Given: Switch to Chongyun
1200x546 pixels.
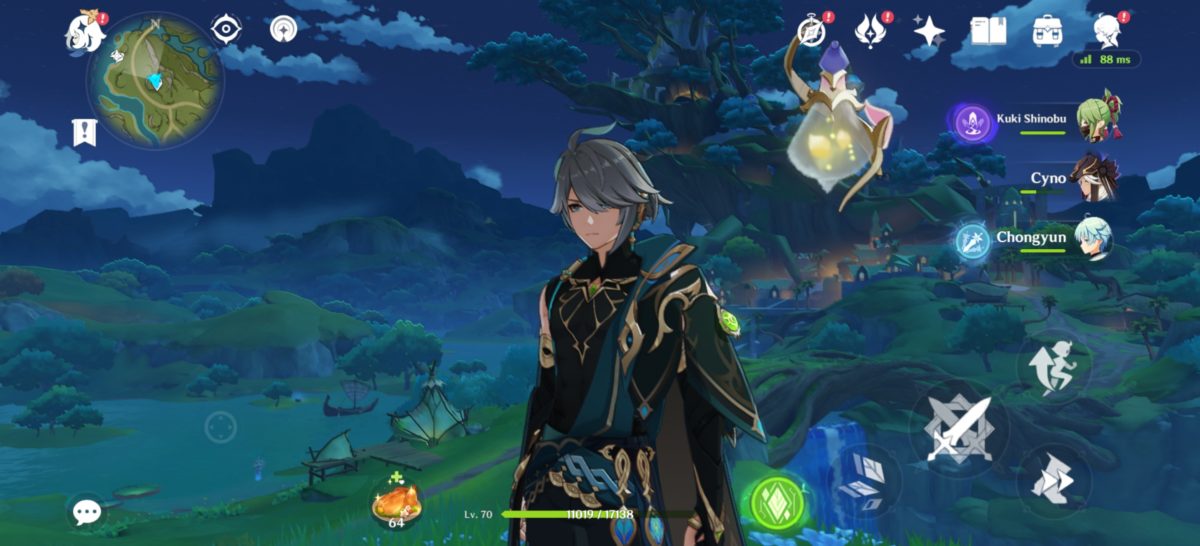Looking at the screenshot, I should (1092, 238).
